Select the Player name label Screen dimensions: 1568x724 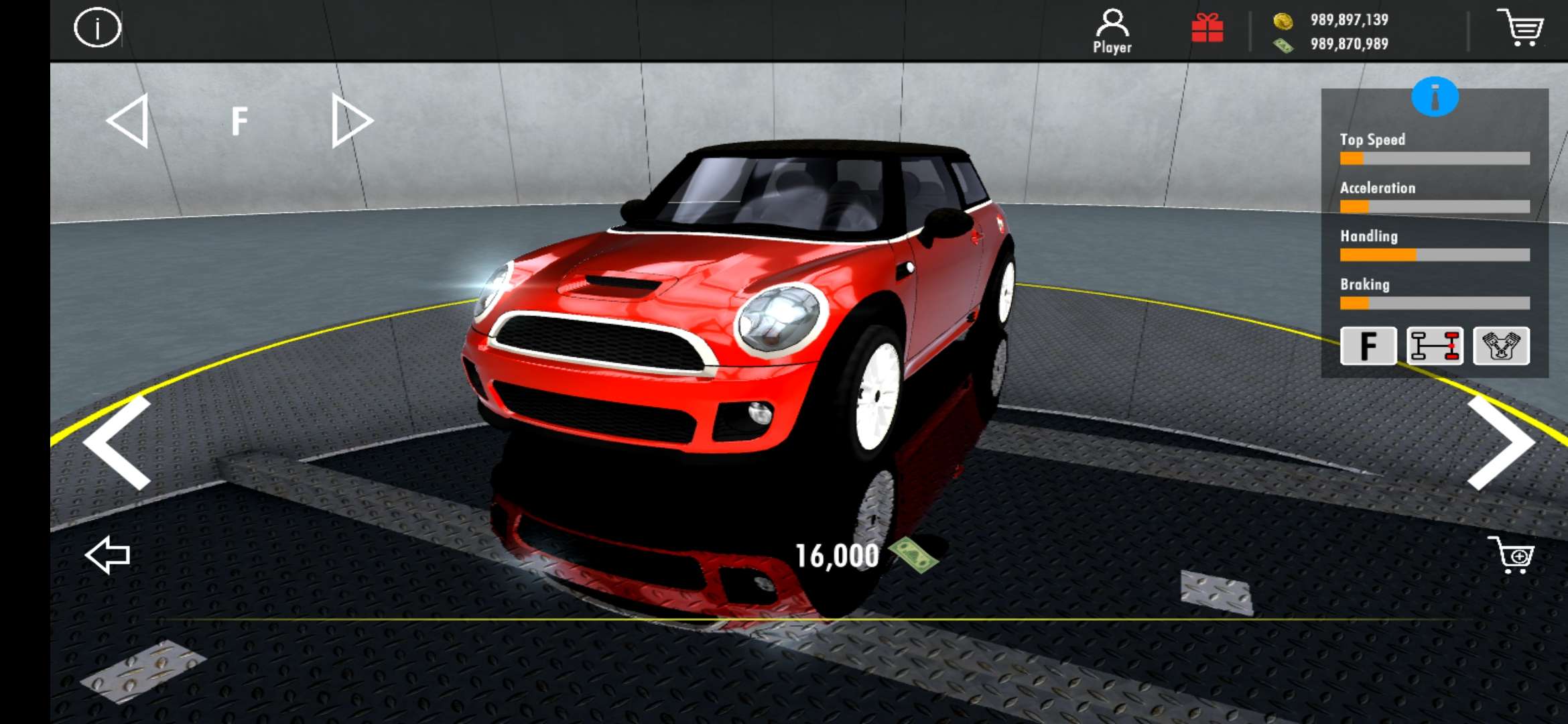[1112, 48]
